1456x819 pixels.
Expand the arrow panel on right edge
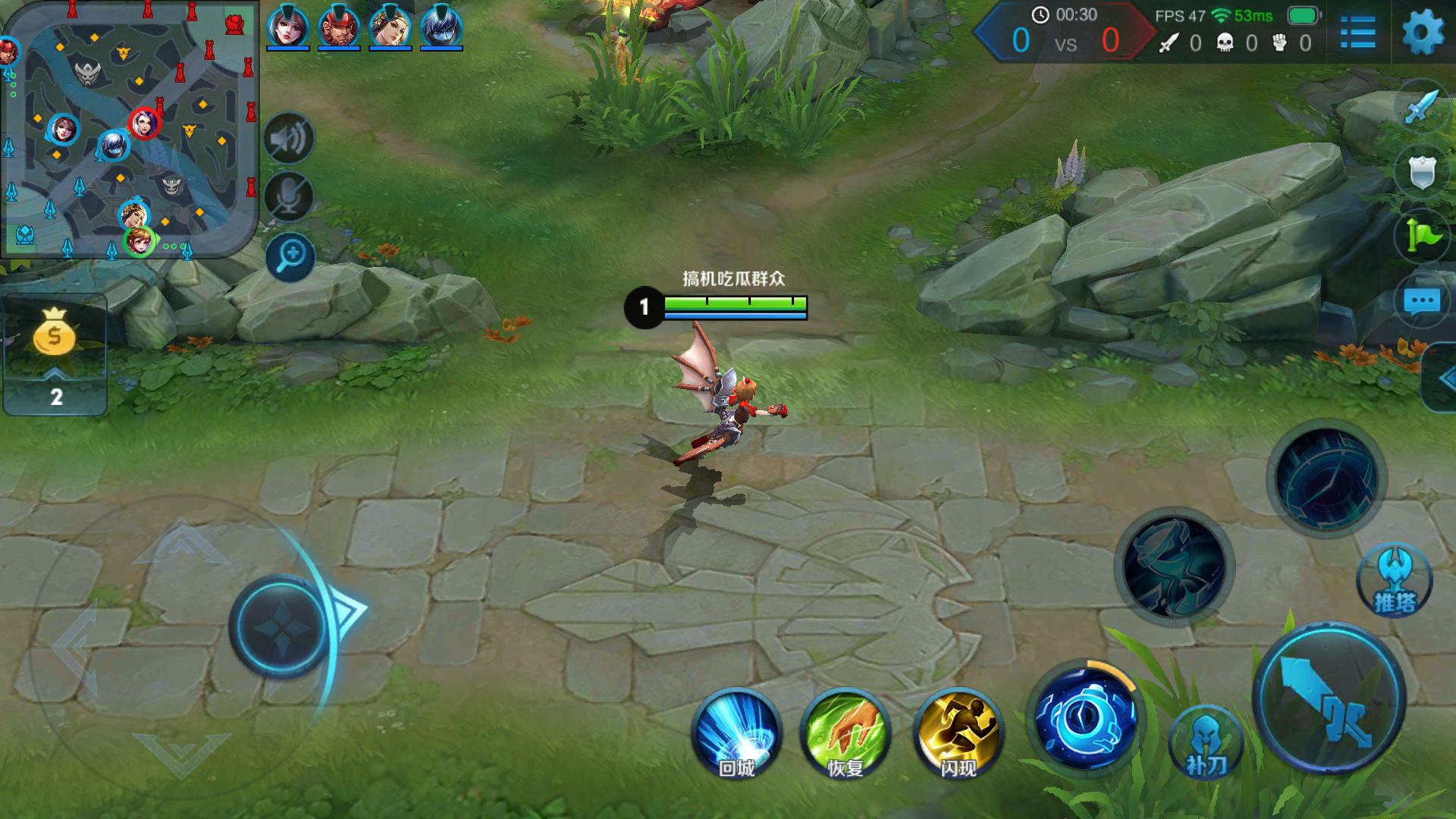pos(1441,378)
